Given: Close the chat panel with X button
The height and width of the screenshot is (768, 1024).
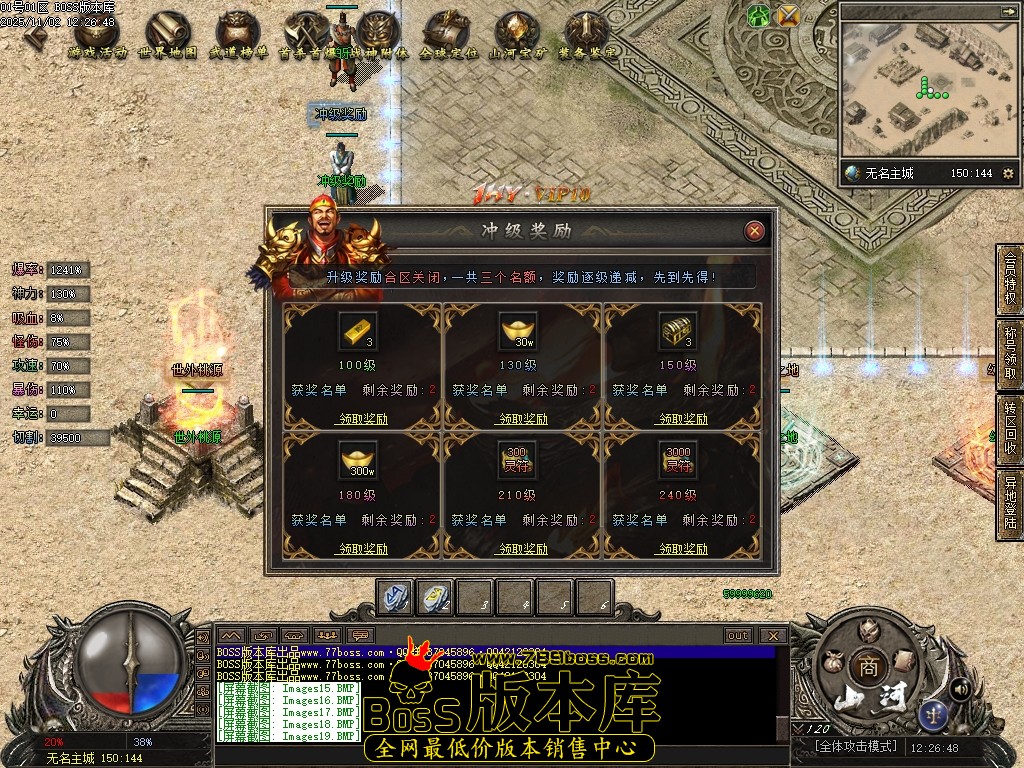Looking at the screenshot, I should pos(773,635).
